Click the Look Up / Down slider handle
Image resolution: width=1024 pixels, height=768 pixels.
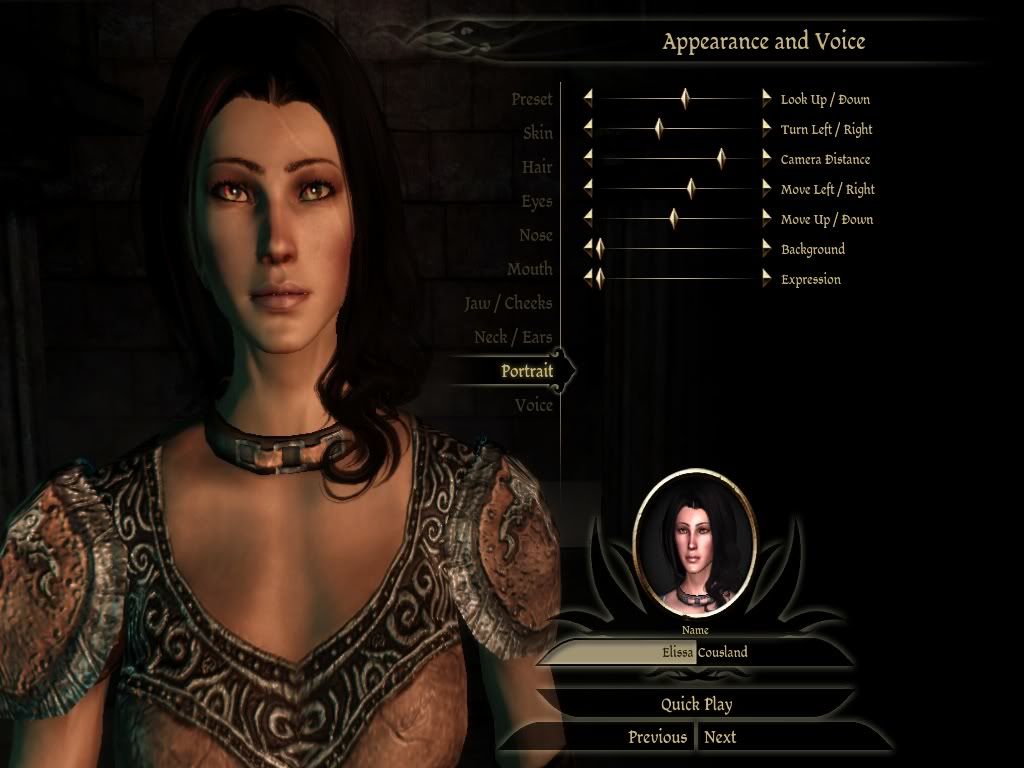[x=685, y=99]
